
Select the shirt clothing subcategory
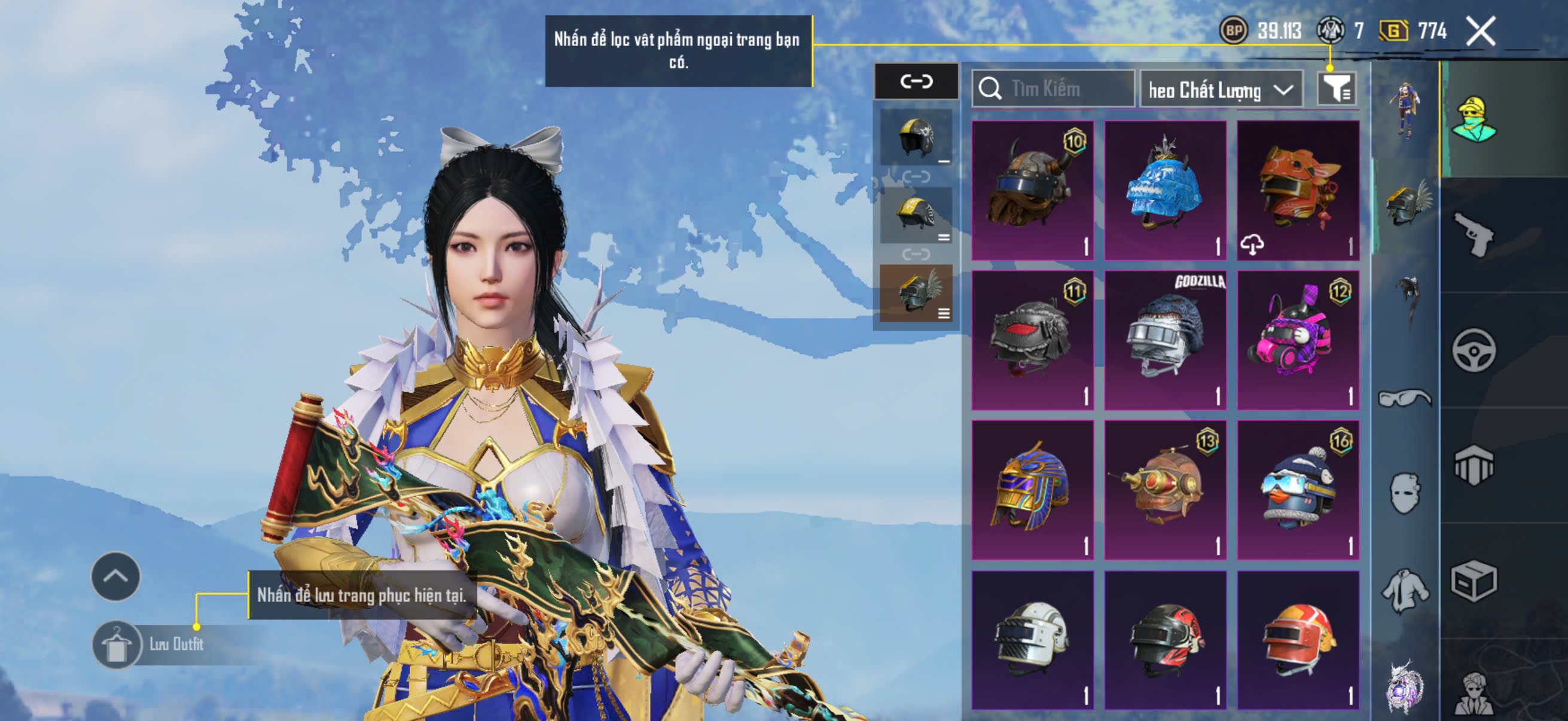tap(1404, 589)
